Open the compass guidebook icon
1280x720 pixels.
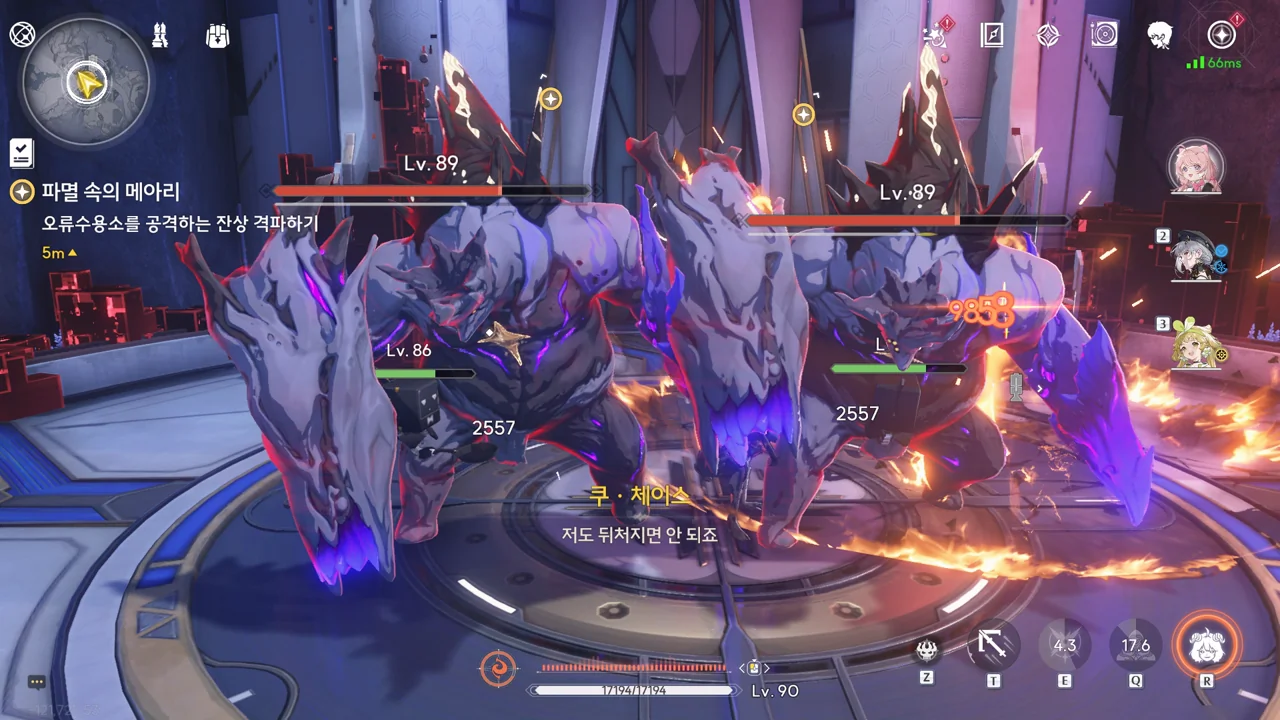coord(991,36)
